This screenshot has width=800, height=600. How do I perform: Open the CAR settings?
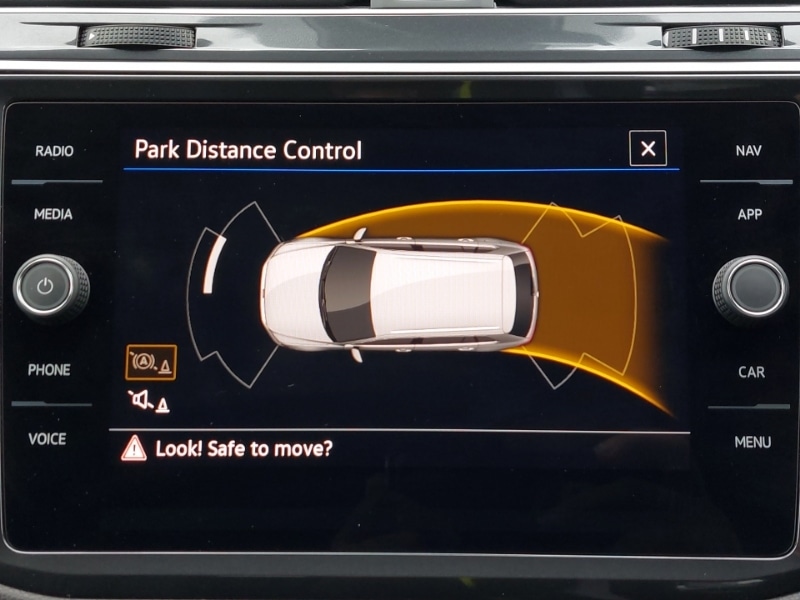coord(751,372)
